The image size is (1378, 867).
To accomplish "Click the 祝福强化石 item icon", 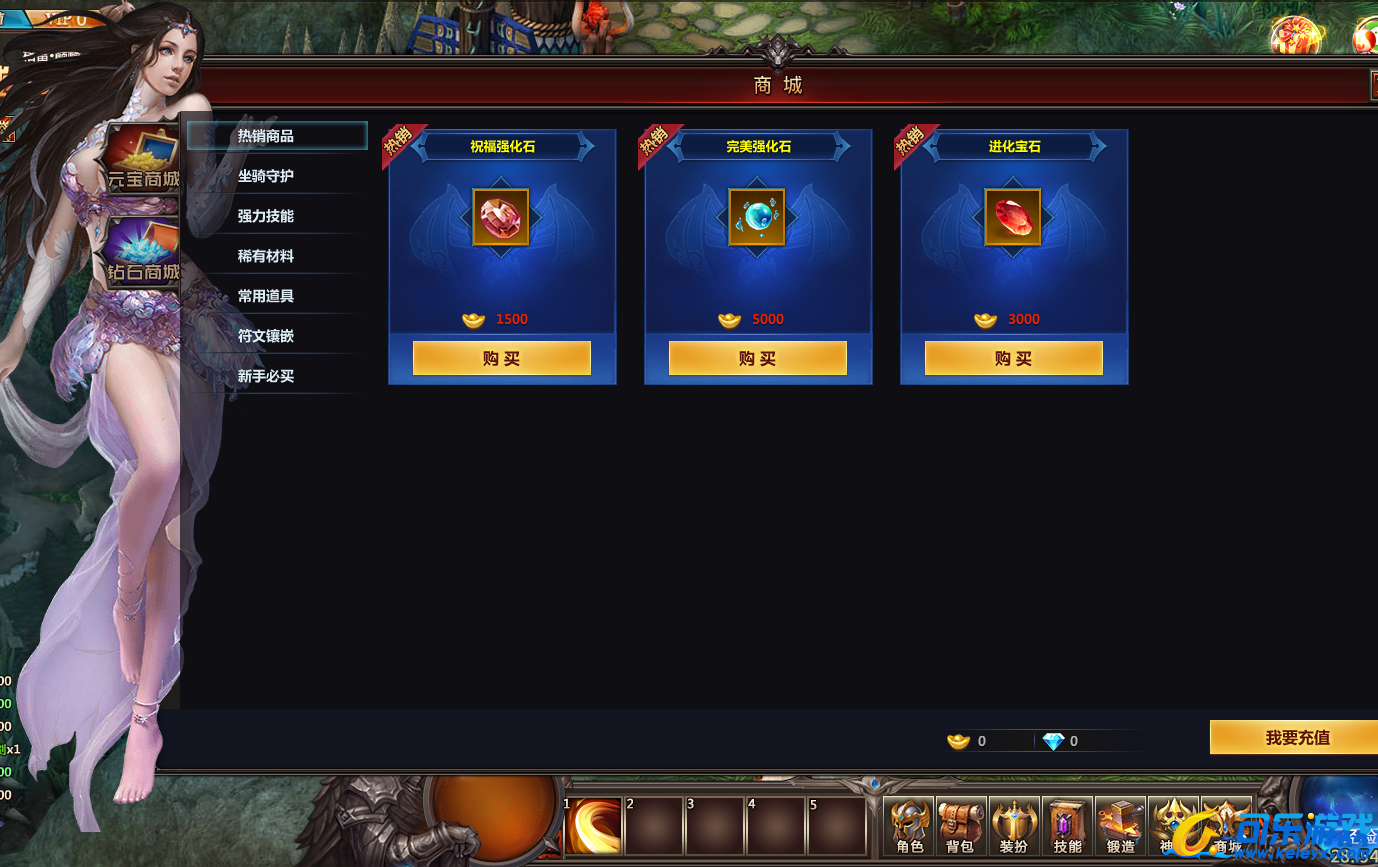I will click(501, 217).
